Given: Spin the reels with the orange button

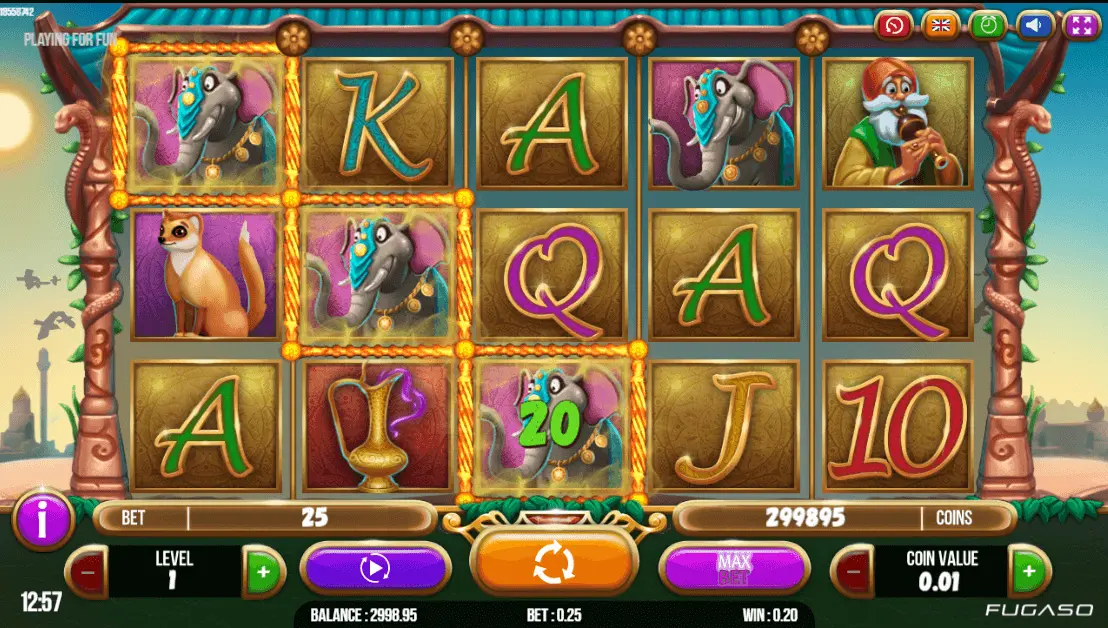Looking at the screenshot, I should pos(553,563).
